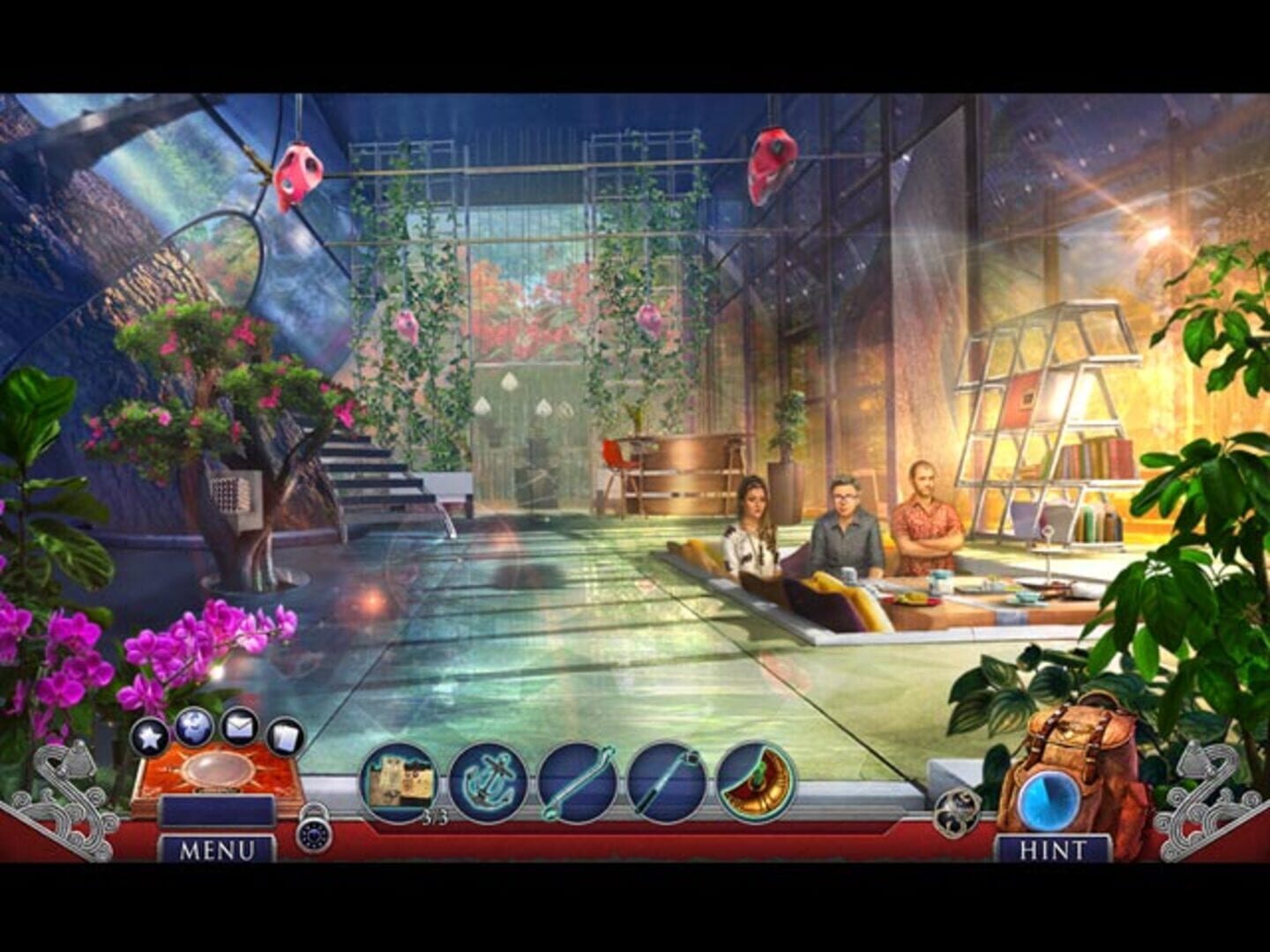Click the blue bar above MENU
1270x952 pixels.
pyautogui.click(x=218, y=809)
